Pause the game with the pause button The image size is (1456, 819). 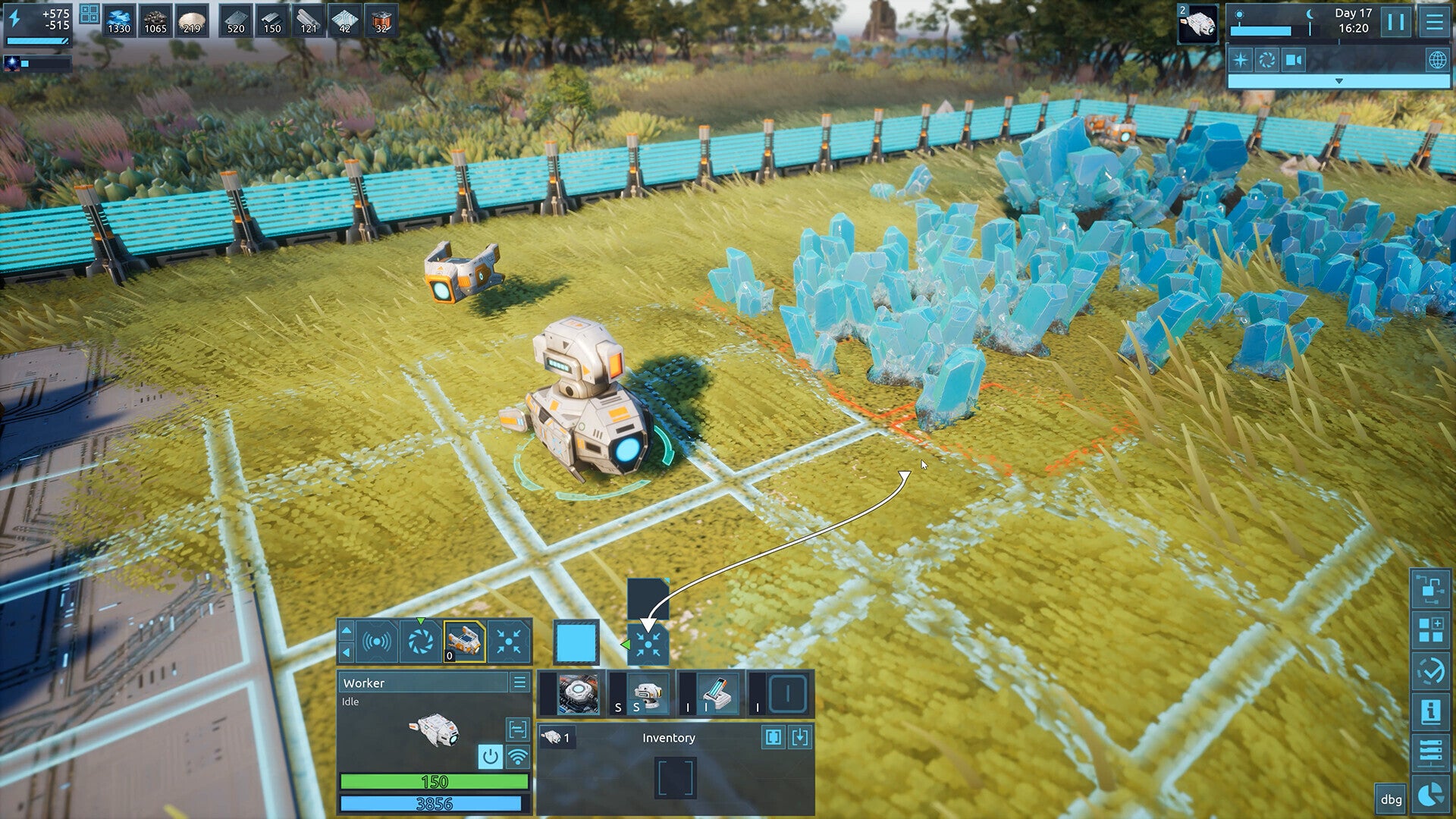(1395, 22)
